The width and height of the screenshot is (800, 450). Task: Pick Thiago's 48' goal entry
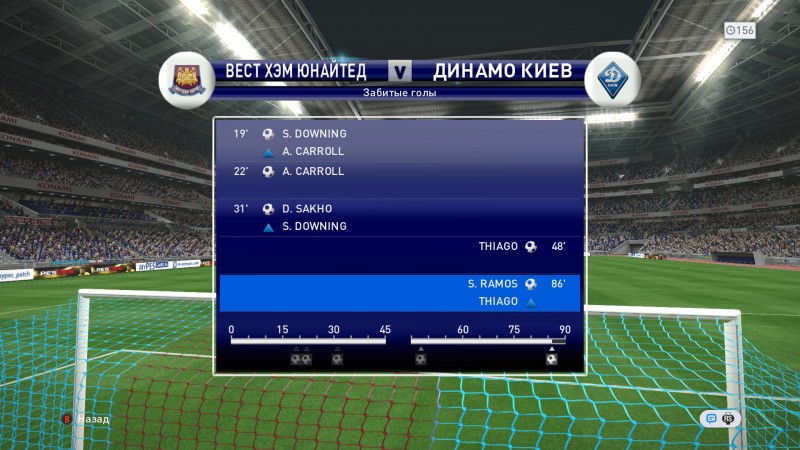coord(398,246)
